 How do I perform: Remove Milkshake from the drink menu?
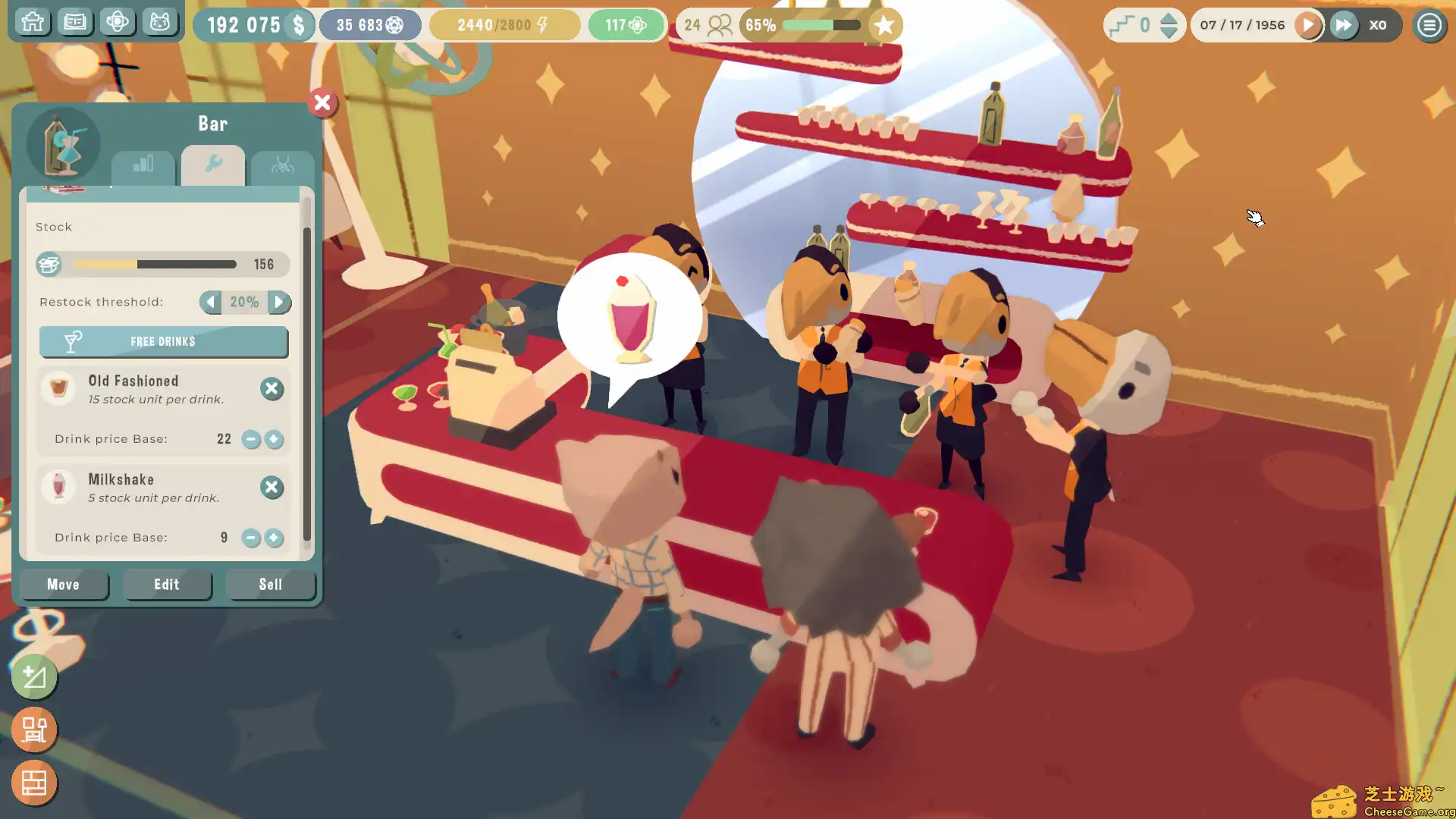271,487
